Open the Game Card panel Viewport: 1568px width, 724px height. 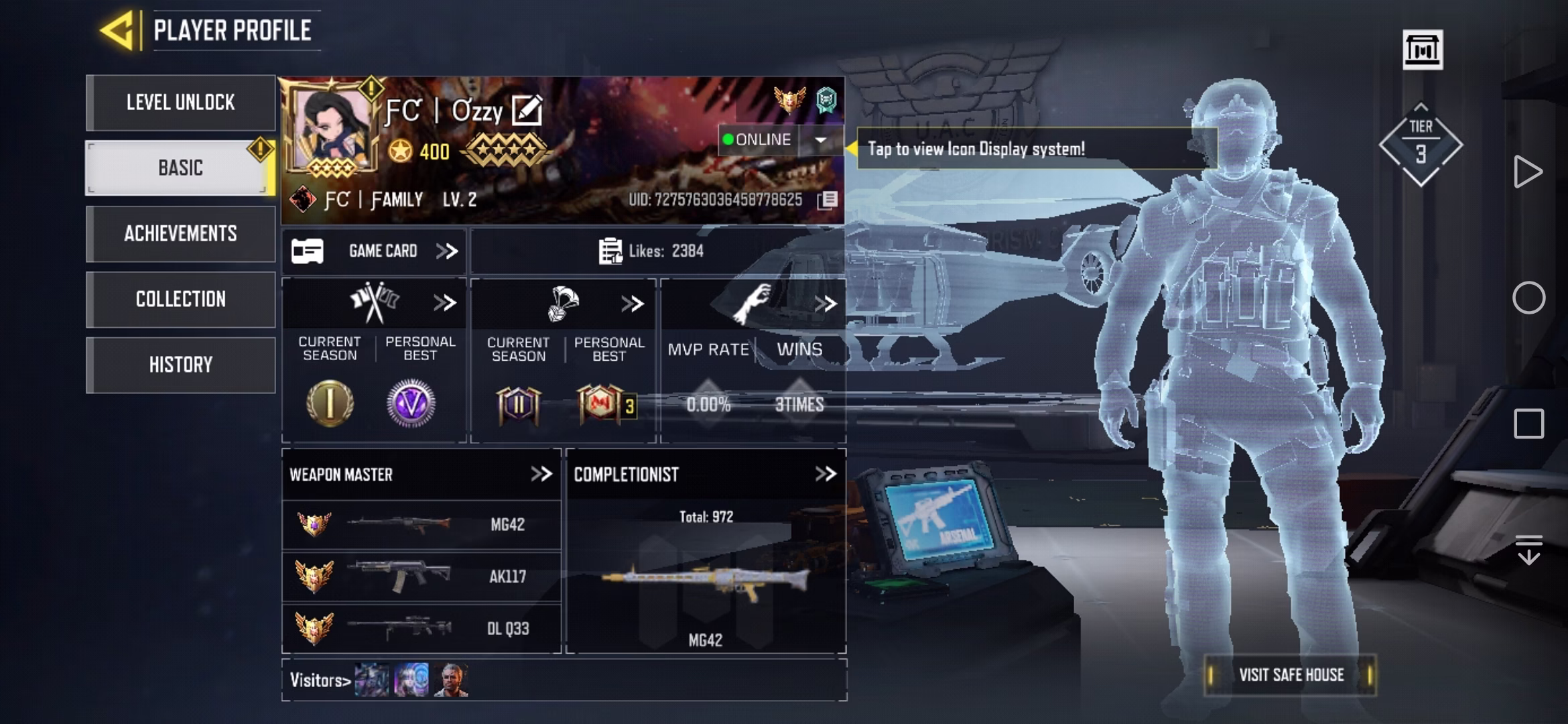tap(374, 251)
